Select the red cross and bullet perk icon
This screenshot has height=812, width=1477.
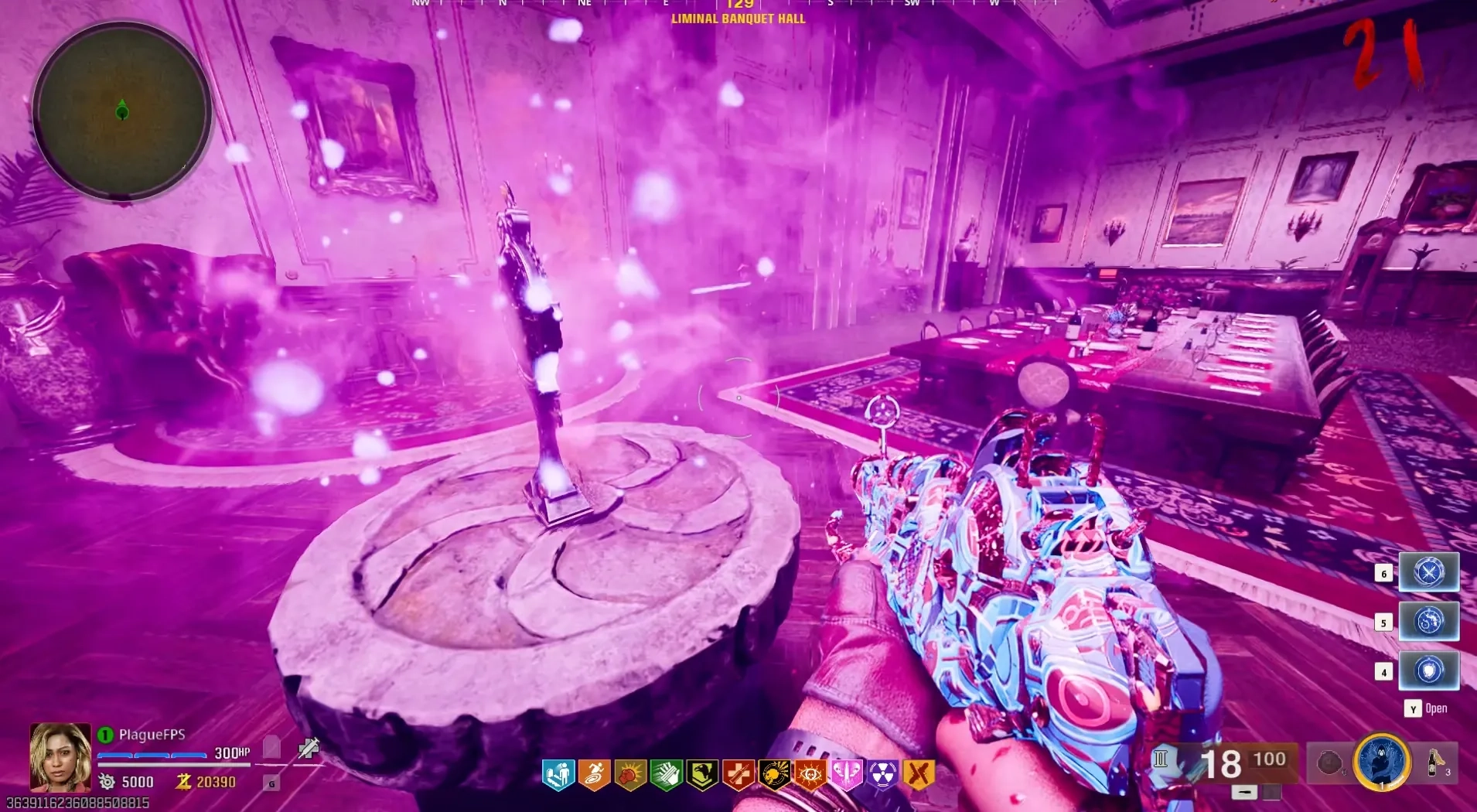[x=738, y=774]
